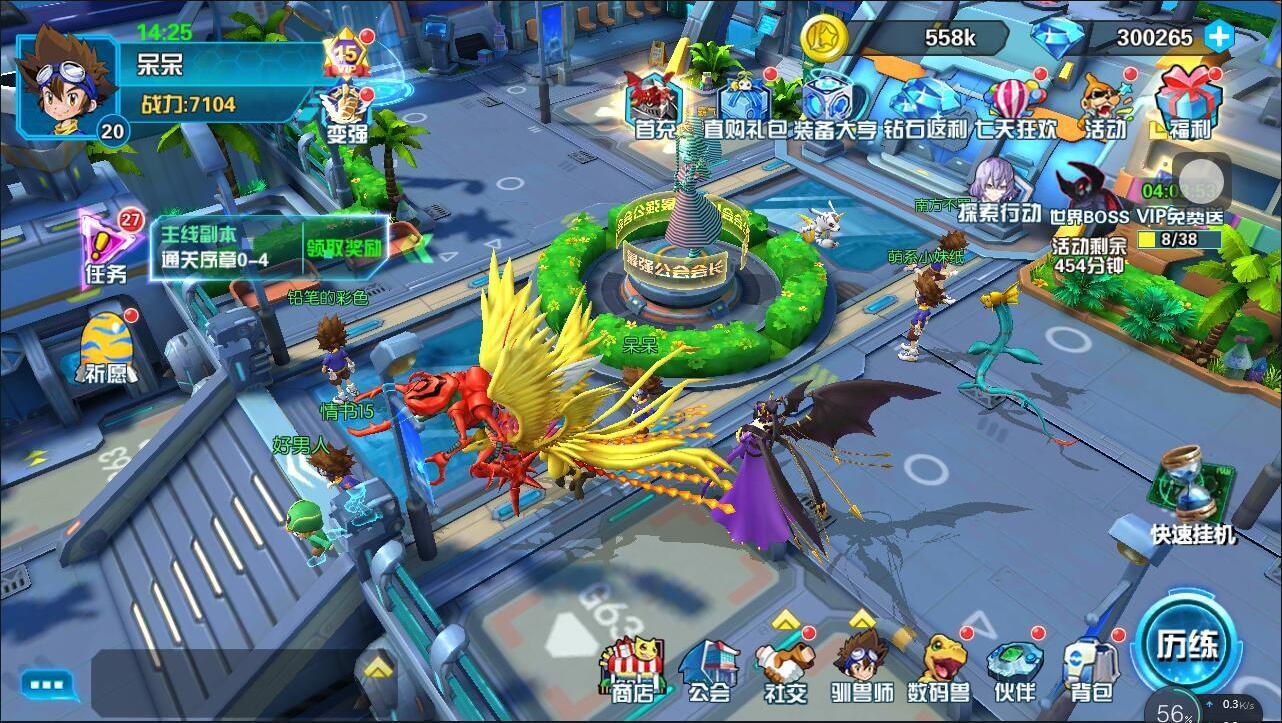Viewport: 1282px width, 723px height.
Task: Open the 首充 first recharge offer
Action: [x=655, y=104]
